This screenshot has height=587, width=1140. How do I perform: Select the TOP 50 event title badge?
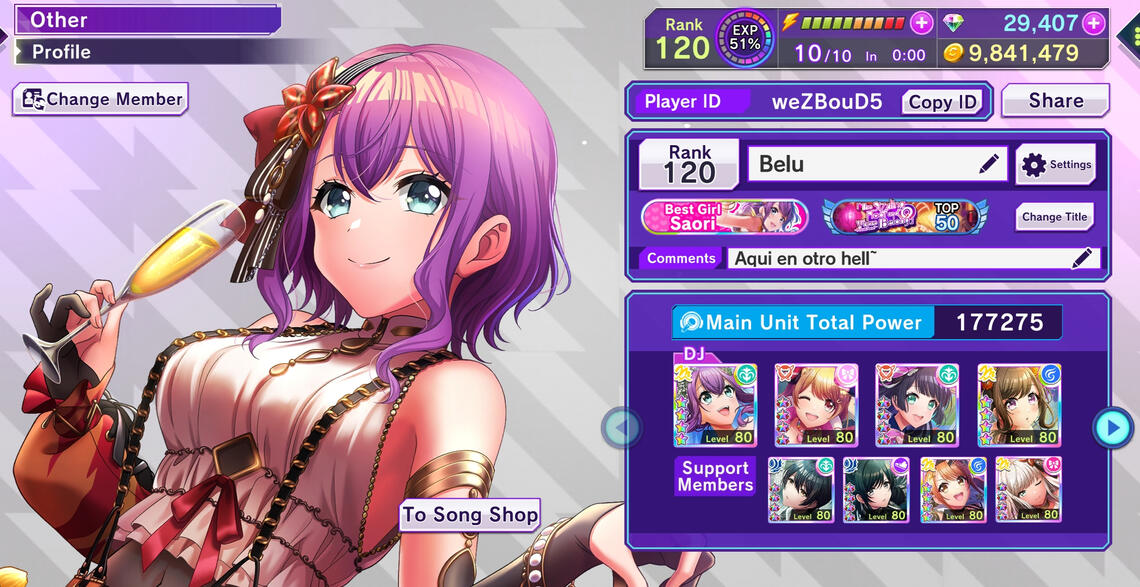coord(904,217)
